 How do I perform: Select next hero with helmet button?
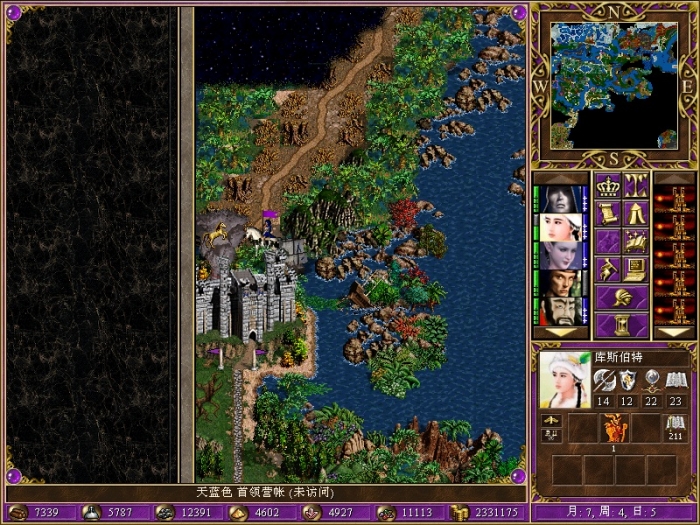tap(621, 297)
